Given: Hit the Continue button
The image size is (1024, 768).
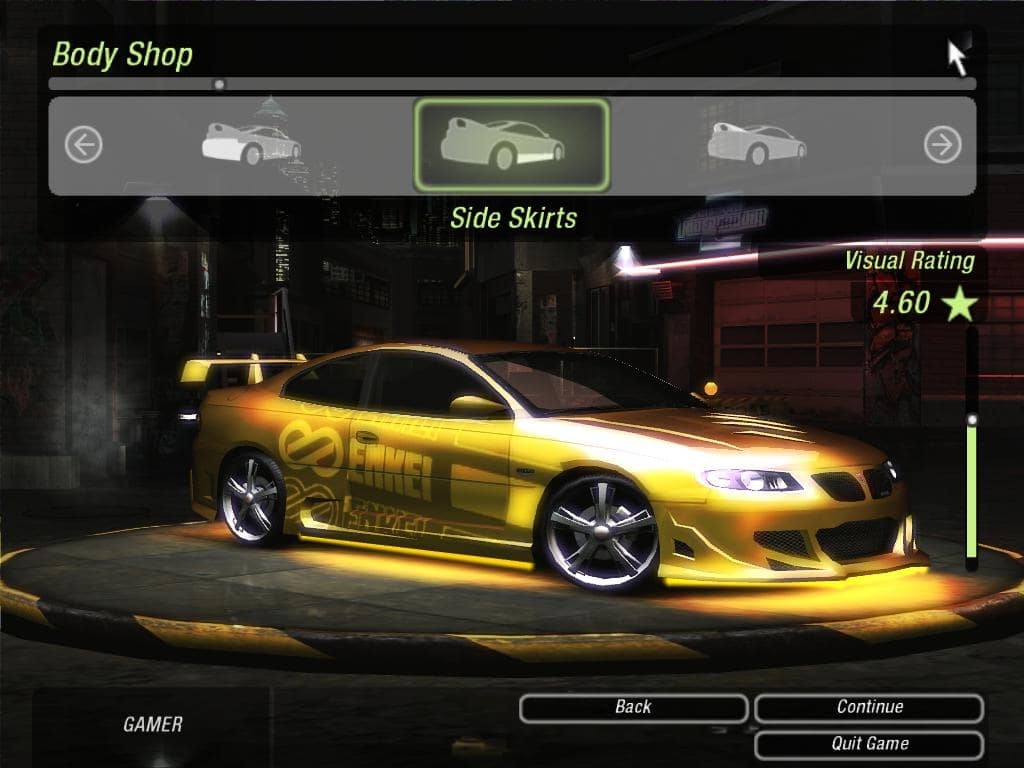Looking at the screenshot, I should (869, 708).
